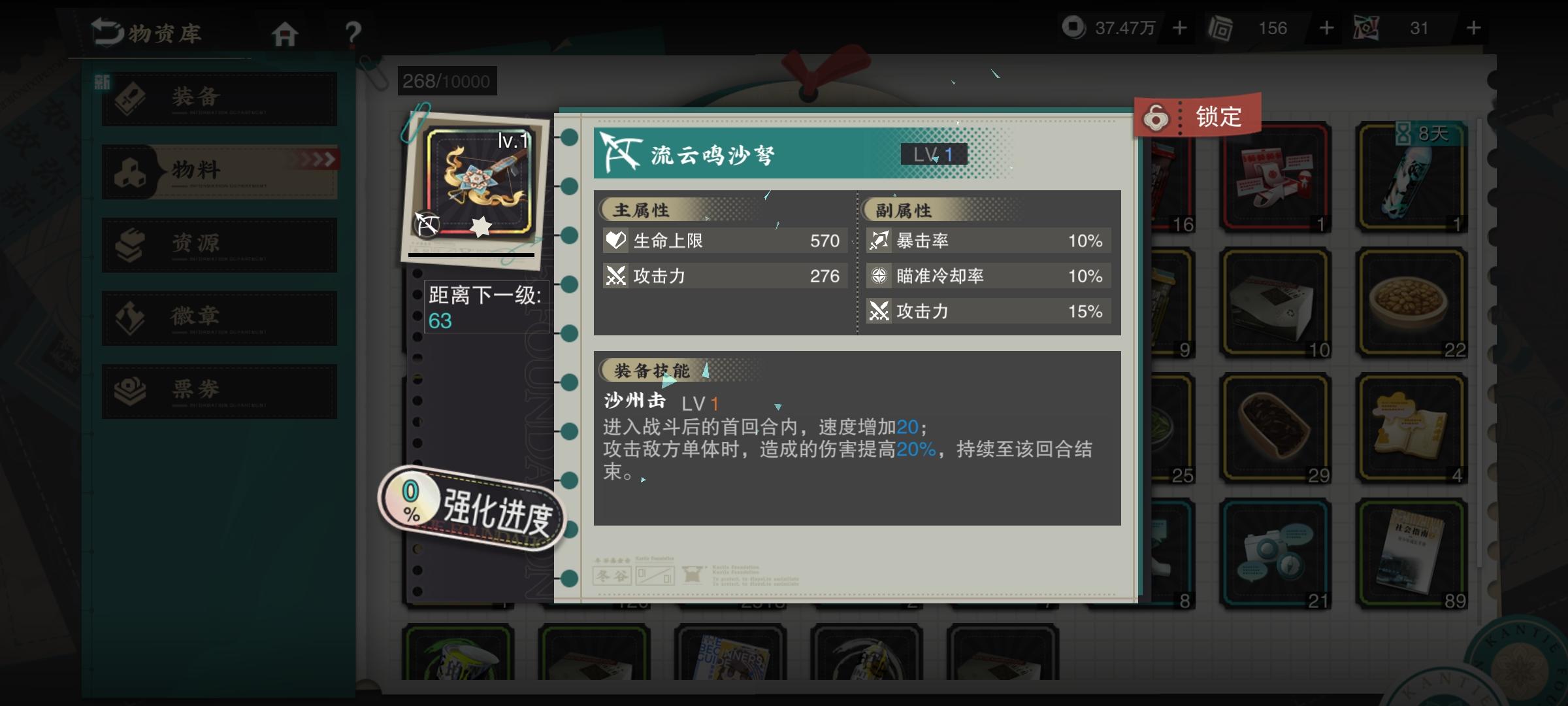Click the crossed swords icon next to 攻击力 276
The width and height of the screenshot is (1568, 706).
tap(615, 276)
